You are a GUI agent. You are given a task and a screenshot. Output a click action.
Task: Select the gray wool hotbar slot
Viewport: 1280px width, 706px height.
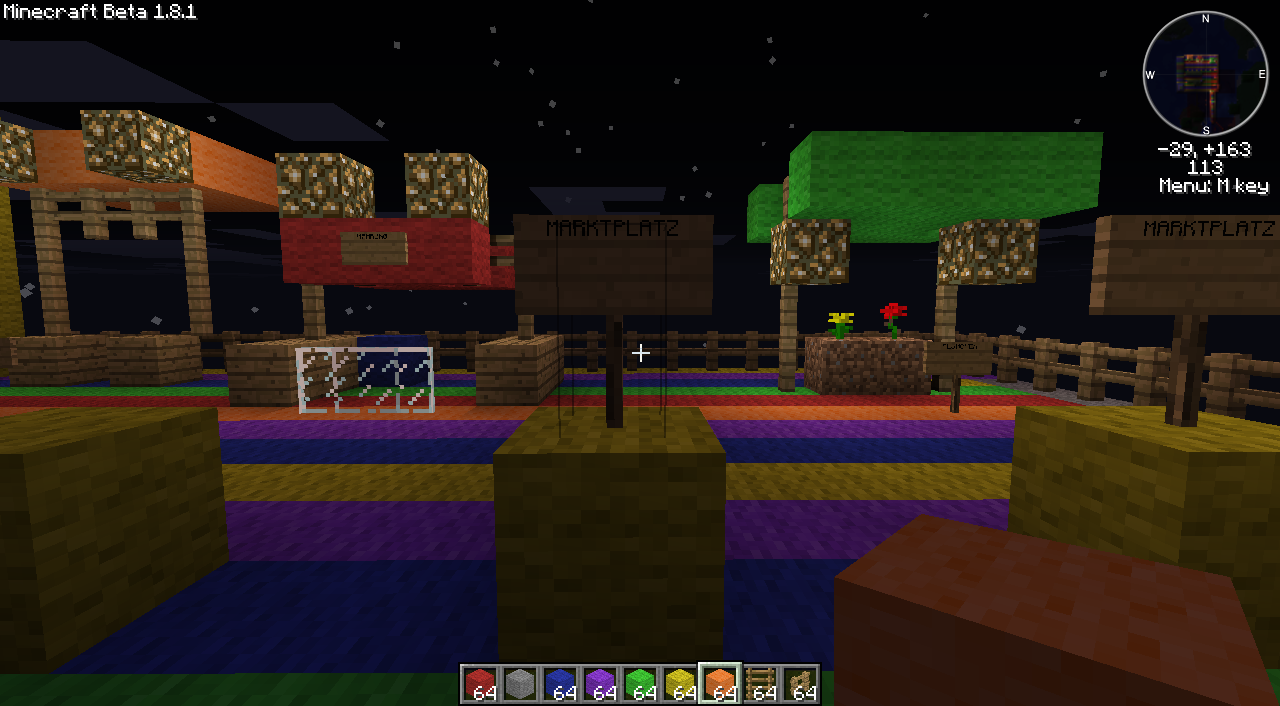(520, 684)
